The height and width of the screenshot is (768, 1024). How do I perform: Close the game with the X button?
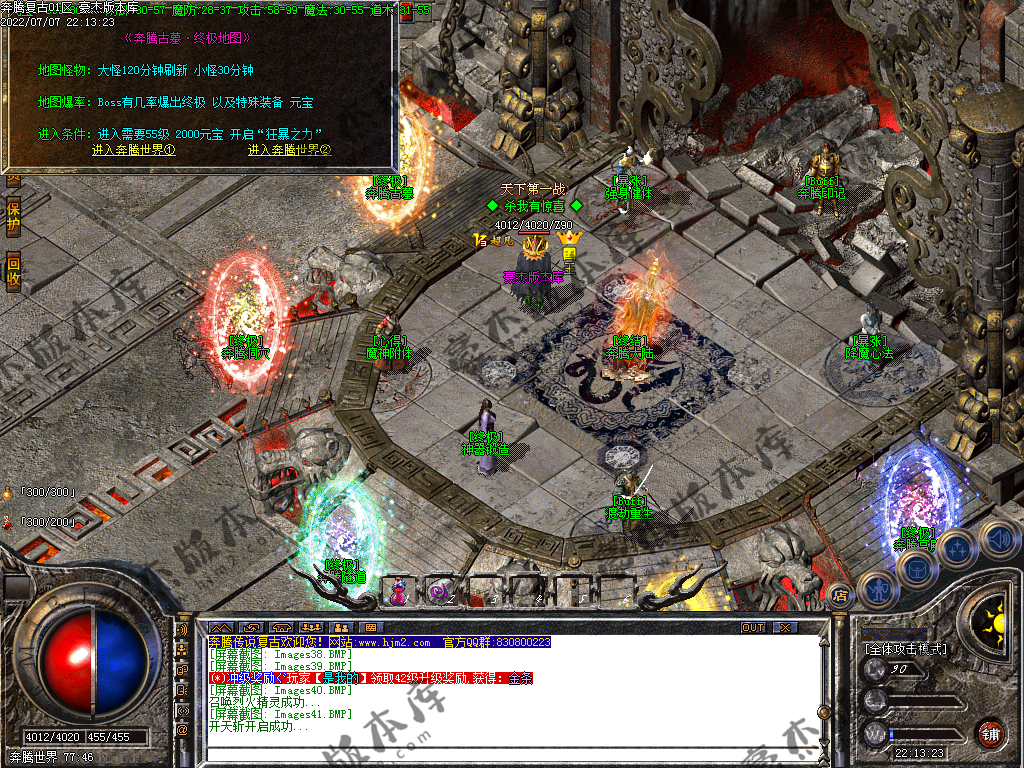785,628
